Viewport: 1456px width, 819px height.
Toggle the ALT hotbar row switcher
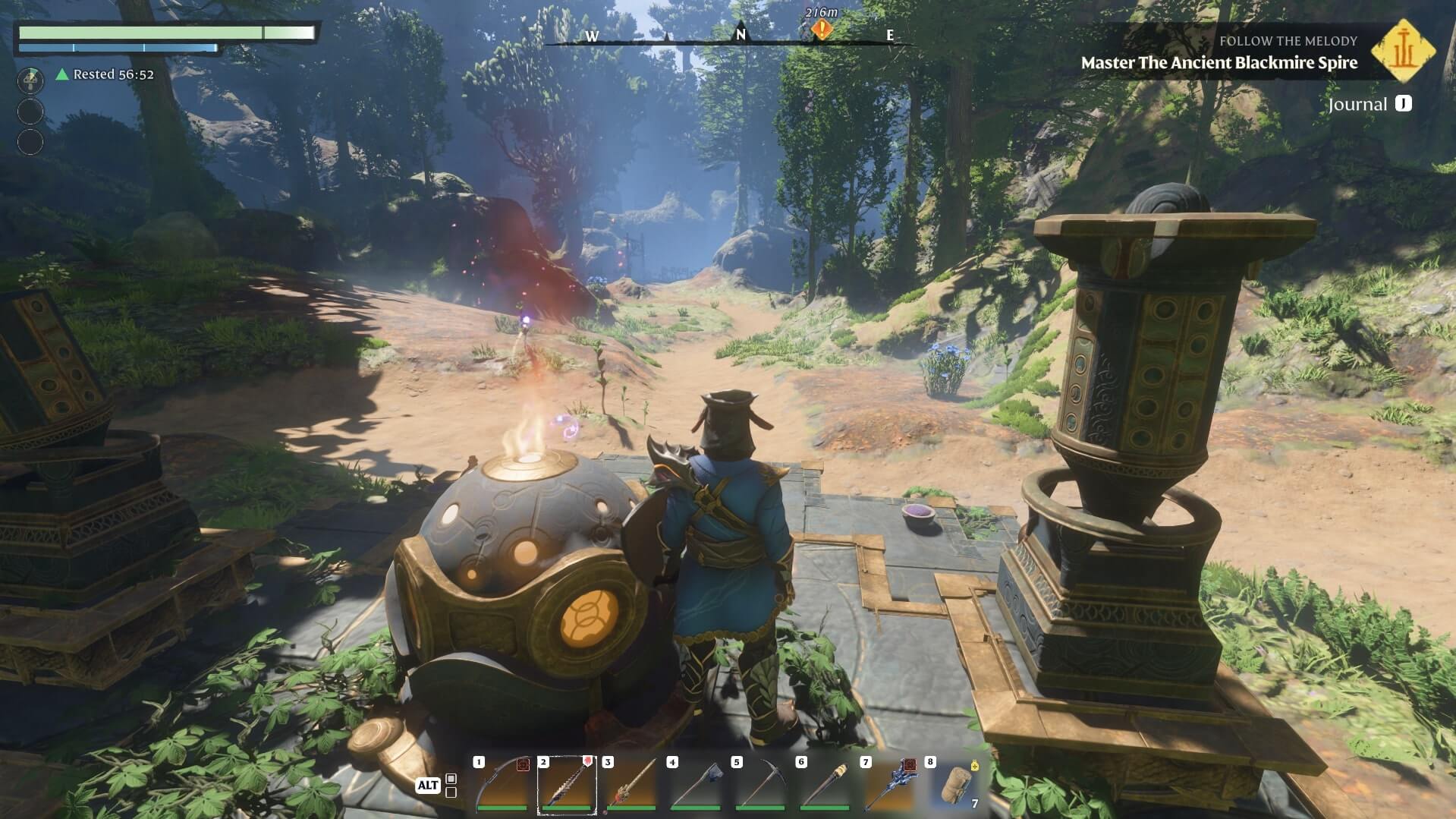pyautogui.click(x=428, y=785)
